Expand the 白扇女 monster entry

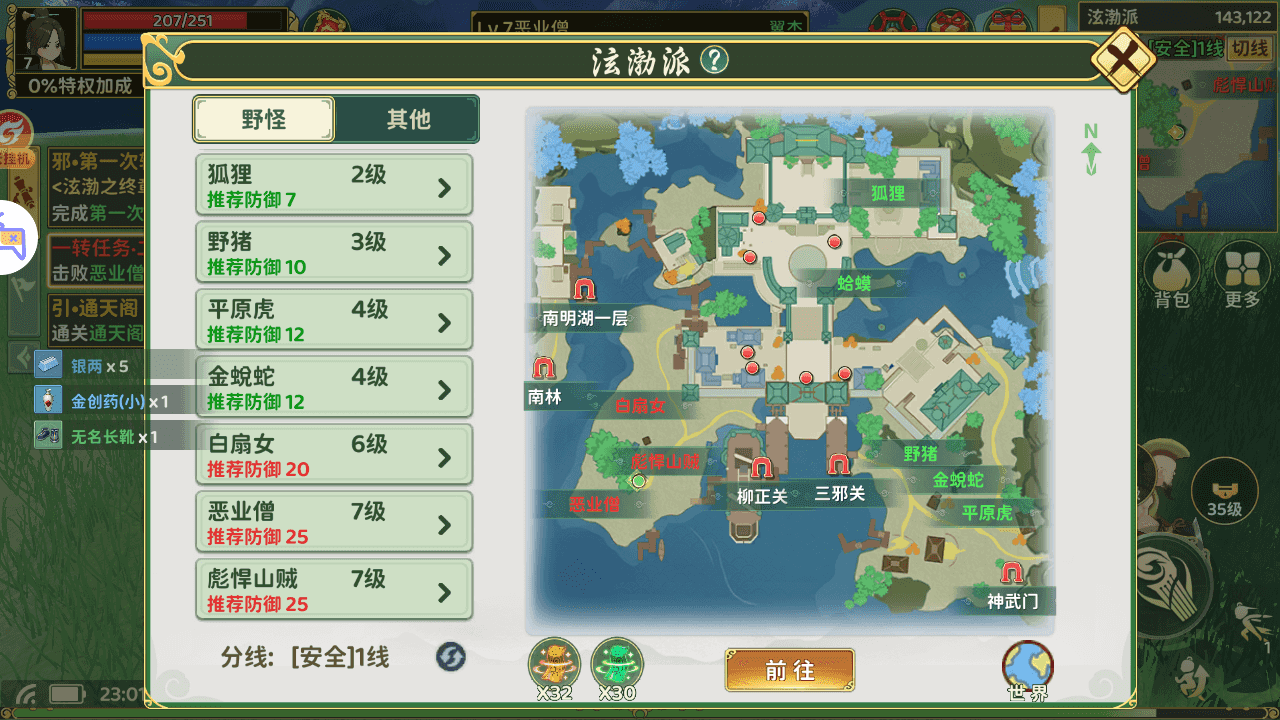(x=333, y=454)
